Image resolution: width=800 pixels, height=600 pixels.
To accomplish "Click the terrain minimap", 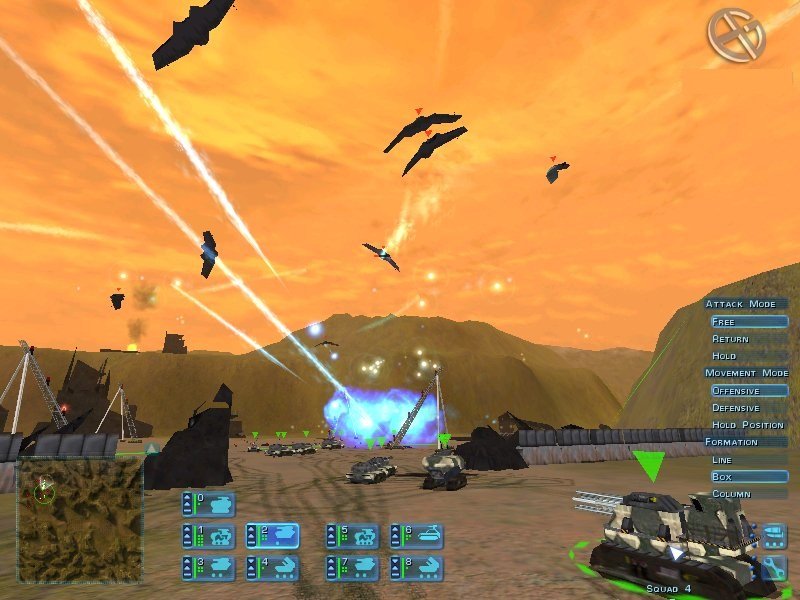I will (x=80, y=520).
